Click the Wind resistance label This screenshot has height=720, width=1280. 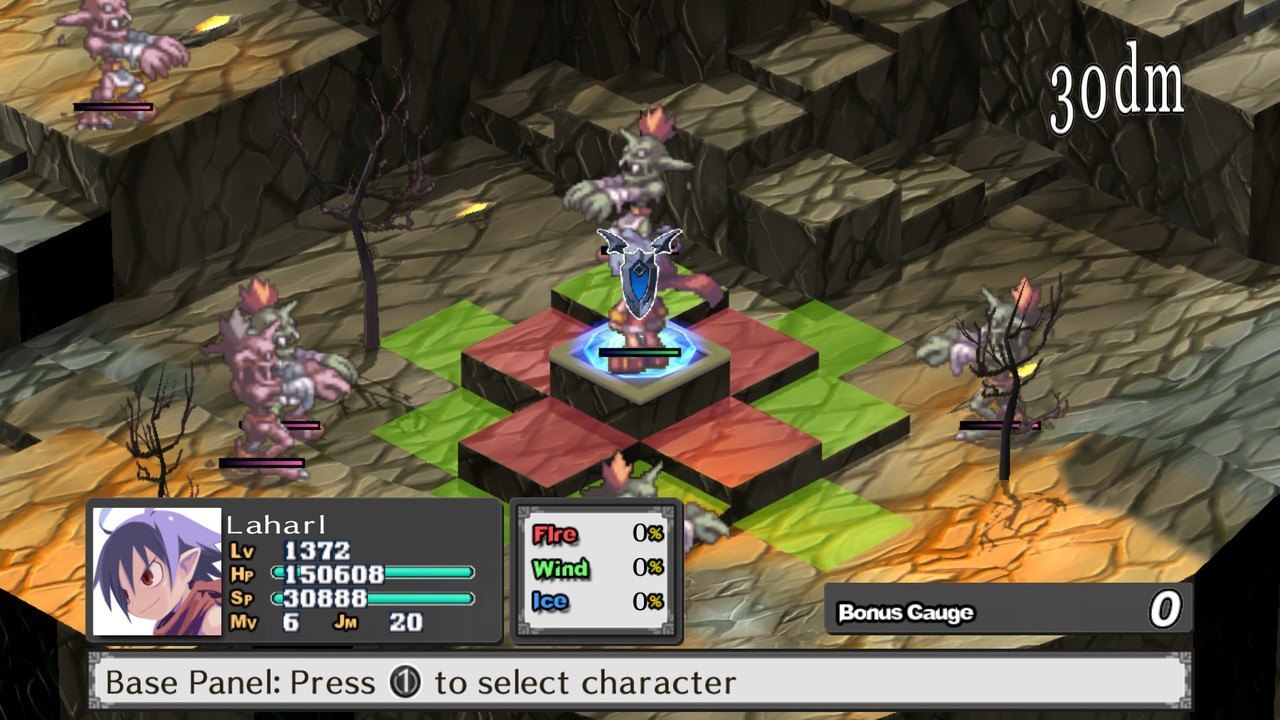(560, 569)
